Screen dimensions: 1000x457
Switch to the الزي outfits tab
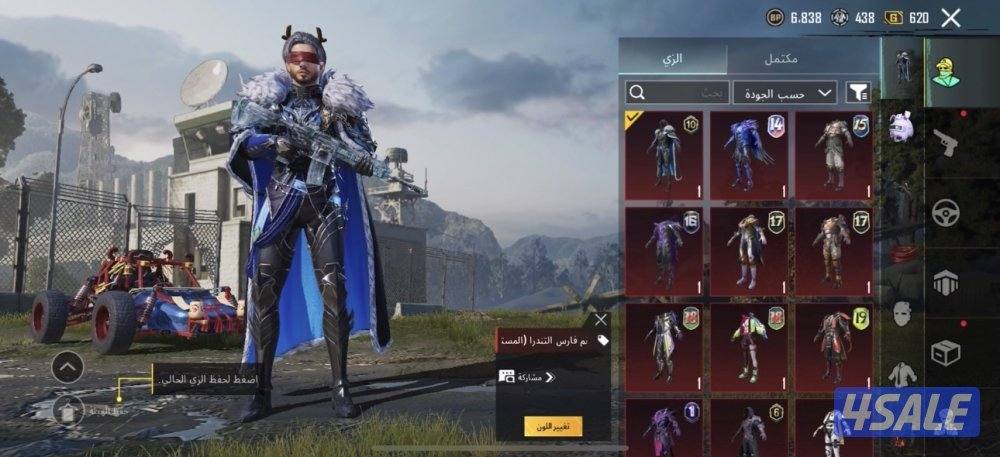673,58
